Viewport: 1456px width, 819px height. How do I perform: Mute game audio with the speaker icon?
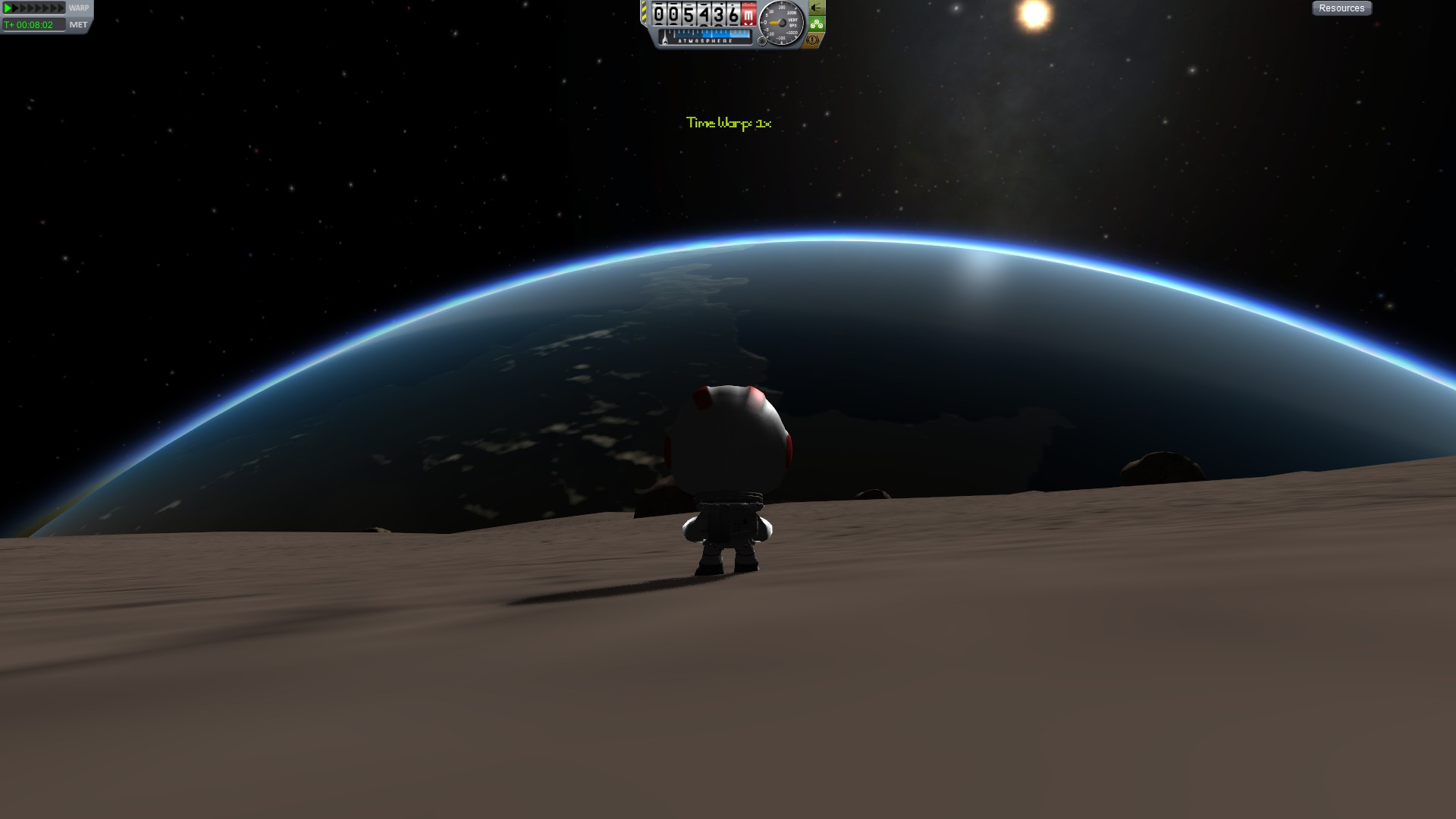pyautogui.click(x=814, y=8)
